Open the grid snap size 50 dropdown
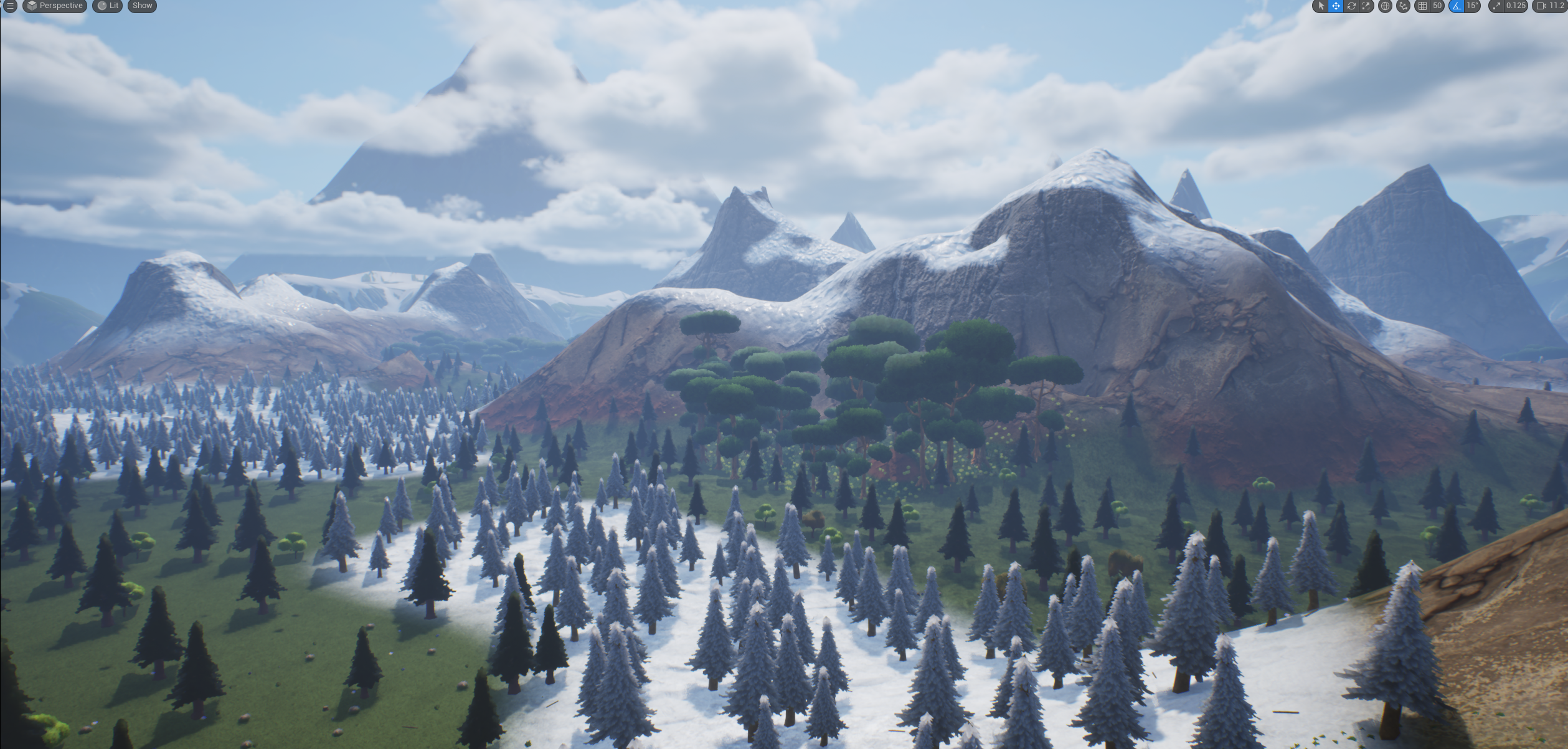Image resolution: width=1568 pixels, height=749 pixels. 1437,6
